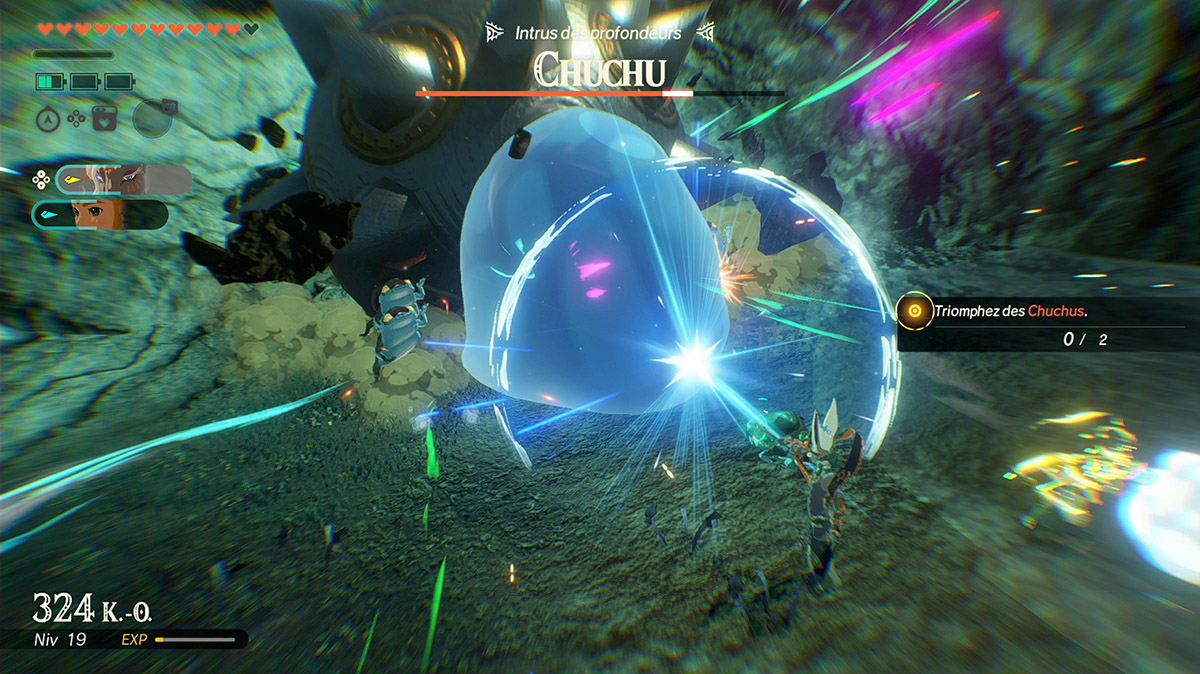The height and width of the screenshot is (674, 1200).
Task: Click the compass arrow icon
Action: [46, 119]
